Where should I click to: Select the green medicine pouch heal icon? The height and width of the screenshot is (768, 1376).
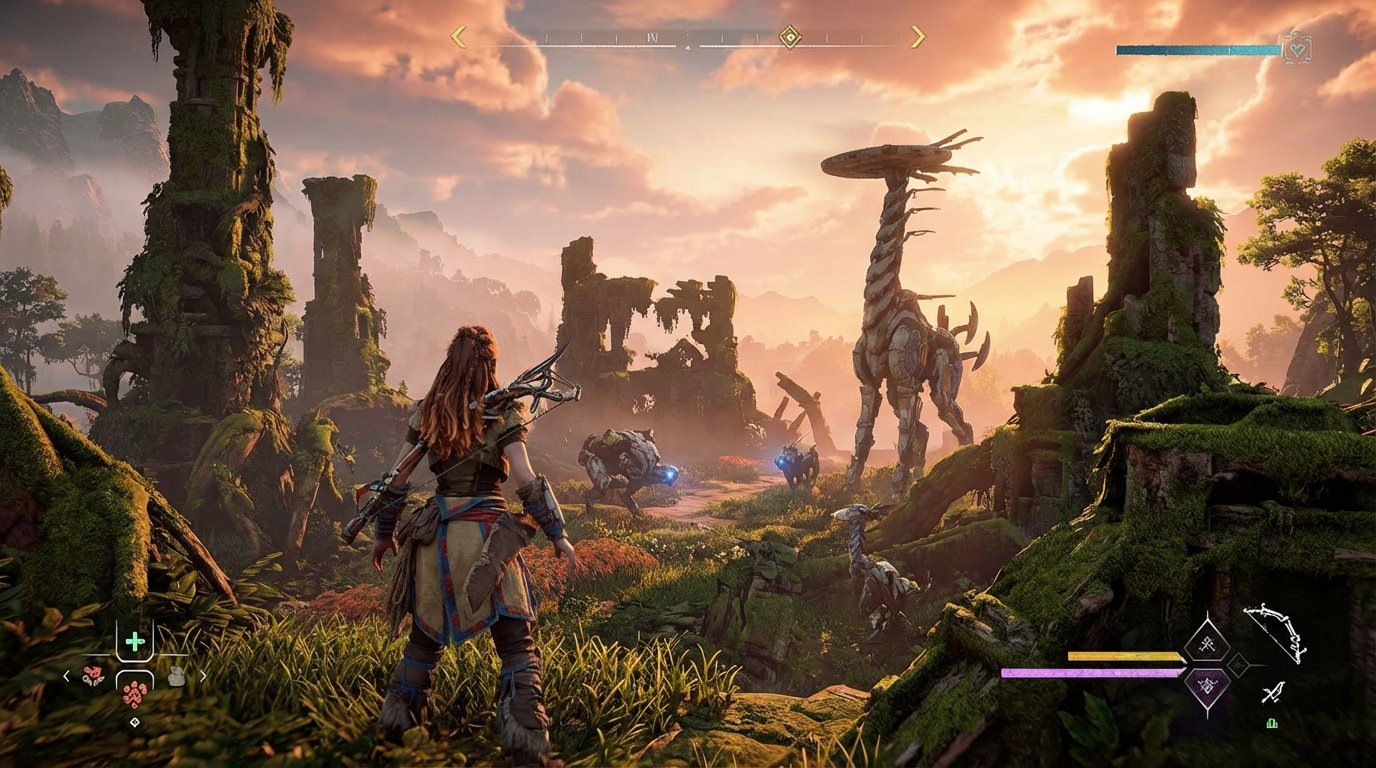click(x=133, y=640)
